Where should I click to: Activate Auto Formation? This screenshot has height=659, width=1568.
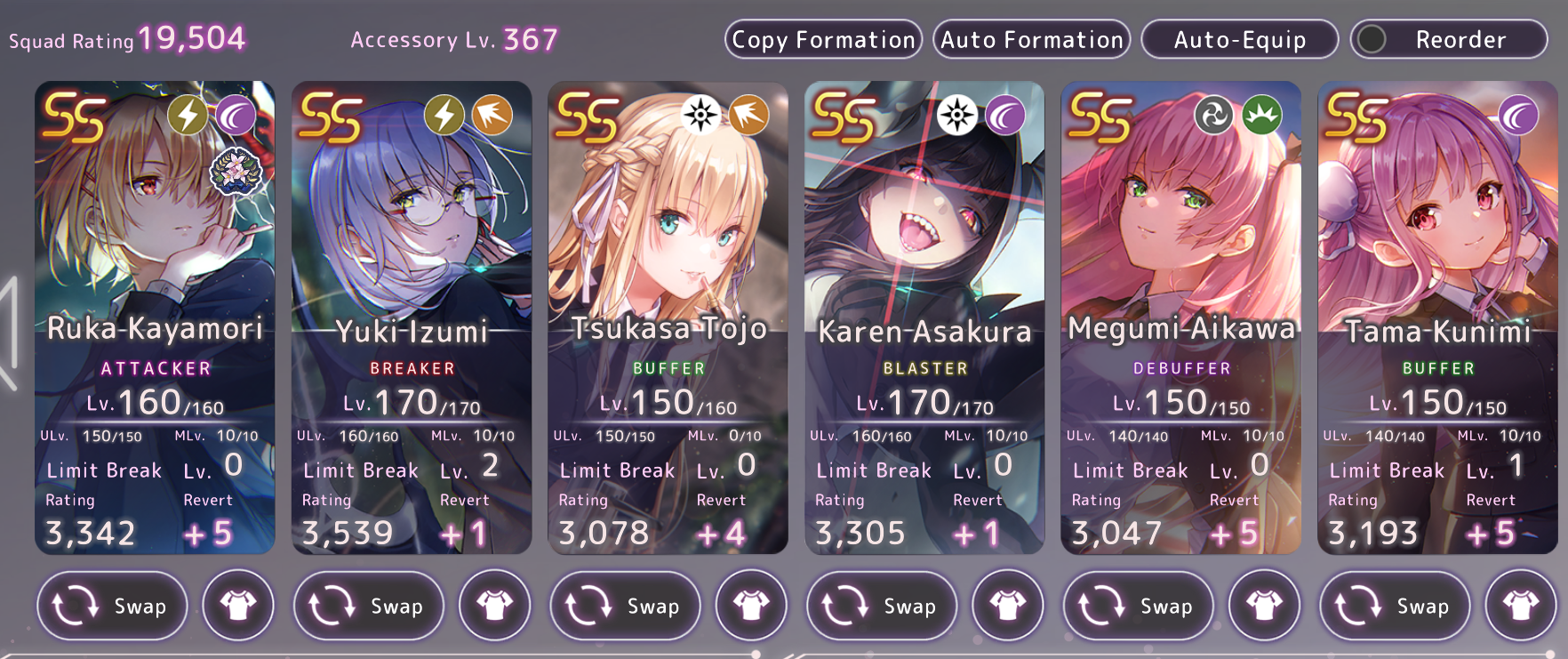pos(1031,40)
